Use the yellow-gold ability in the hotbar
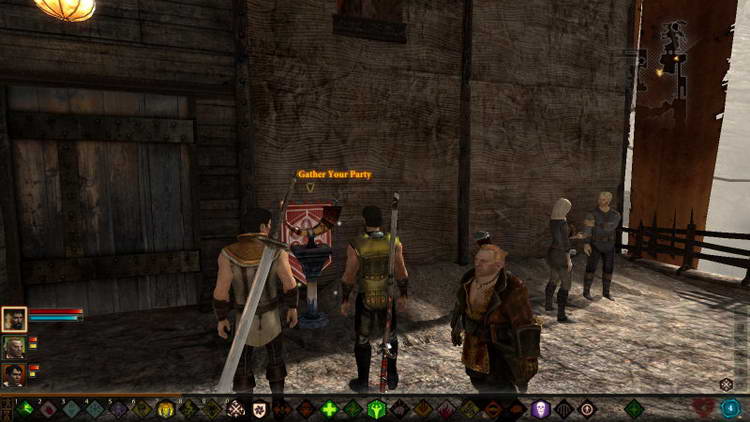The image size is (750, 422). click(x=165, y=408)
